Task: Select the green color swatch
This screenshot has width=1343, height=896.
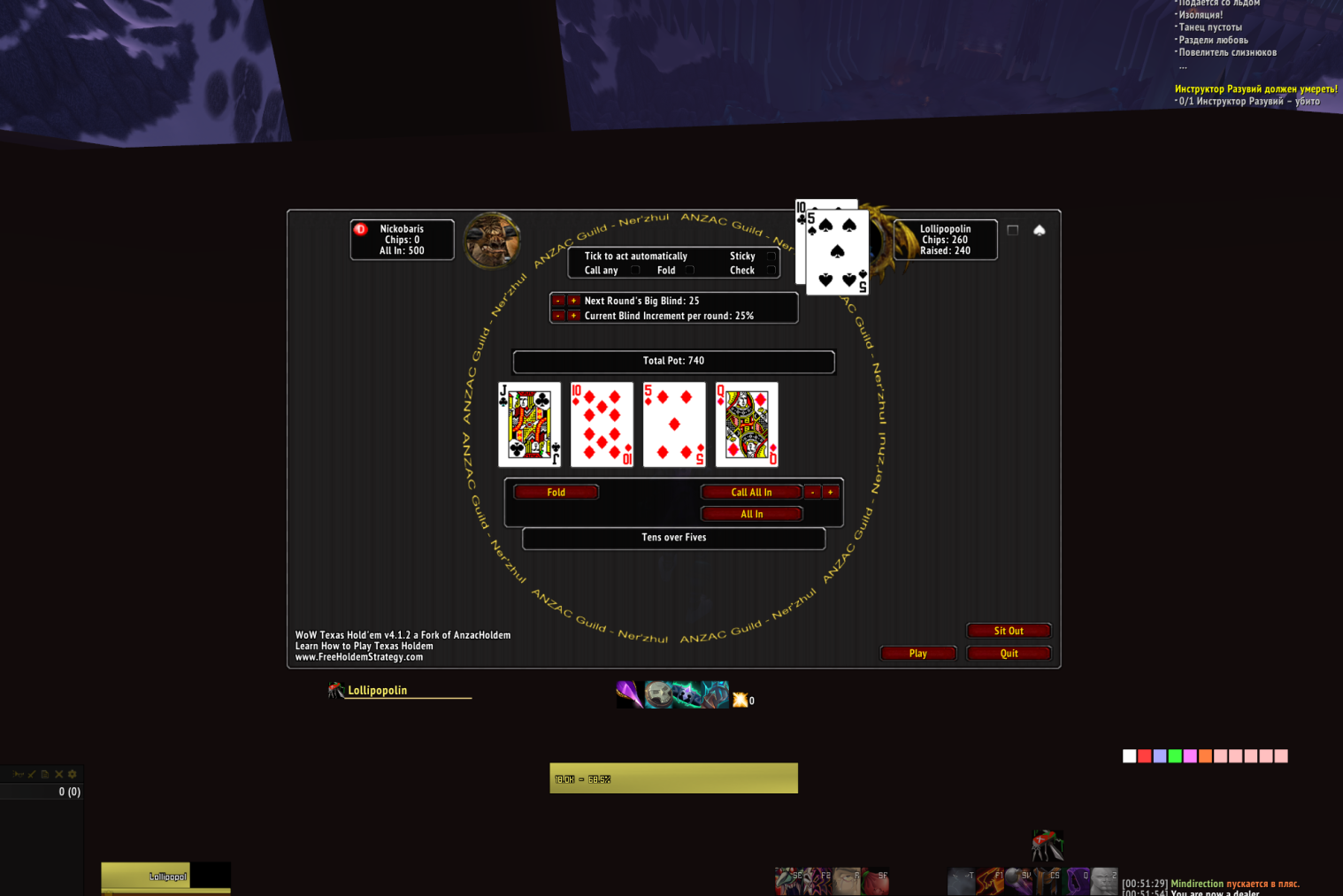Action: 1175,755
